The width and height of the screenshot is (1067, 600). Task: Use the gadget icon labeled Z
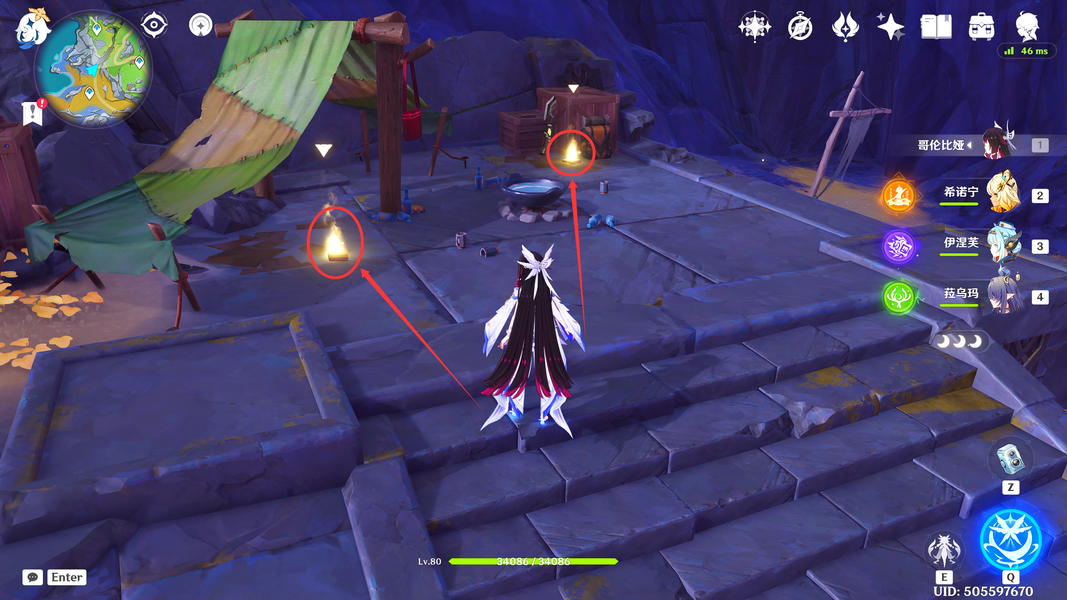click(x=1010, y=459)
